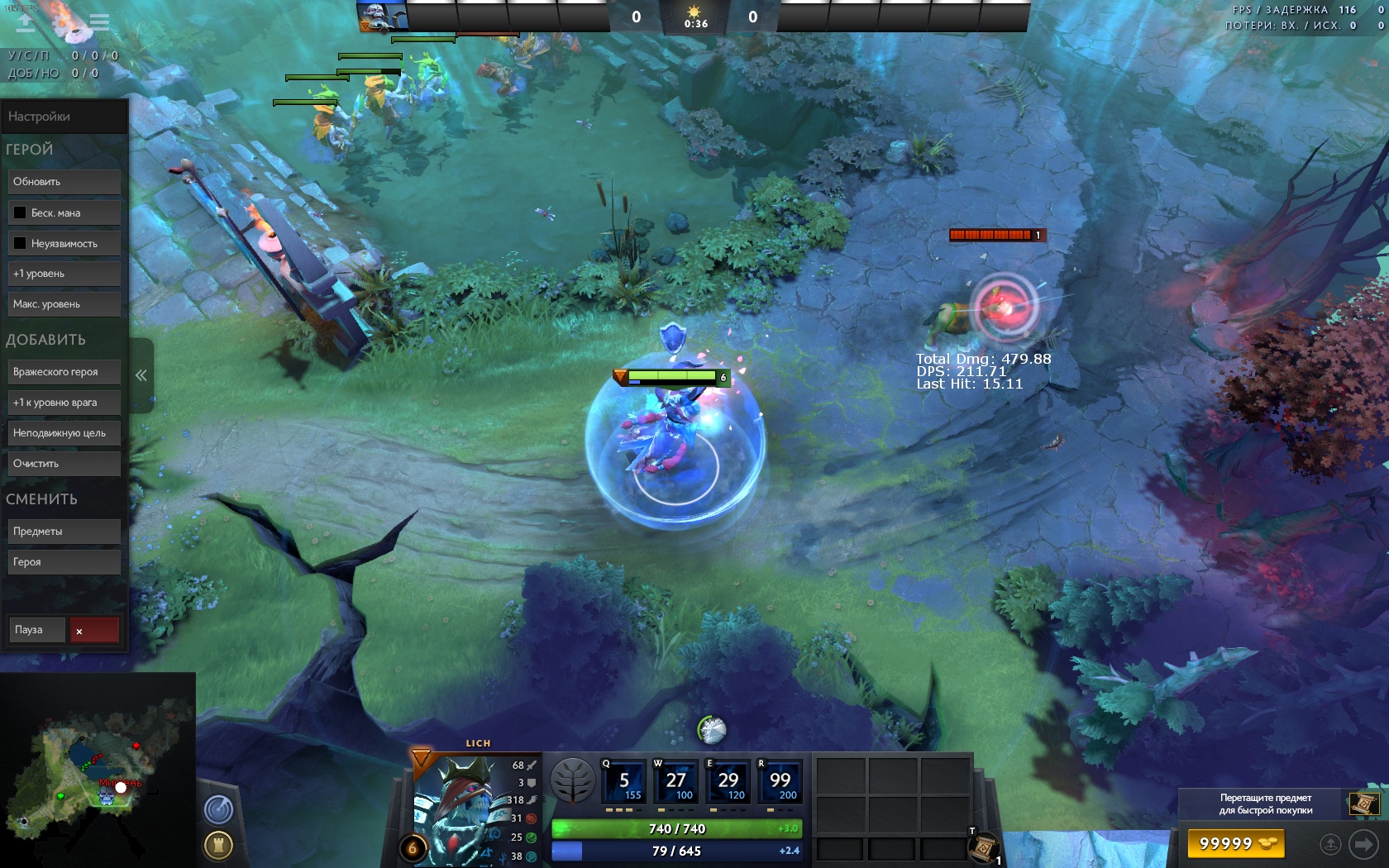This screenshot has width=1389, height=868.
Task: Activate Lich's Q ability icon
Action: (623, 782)
